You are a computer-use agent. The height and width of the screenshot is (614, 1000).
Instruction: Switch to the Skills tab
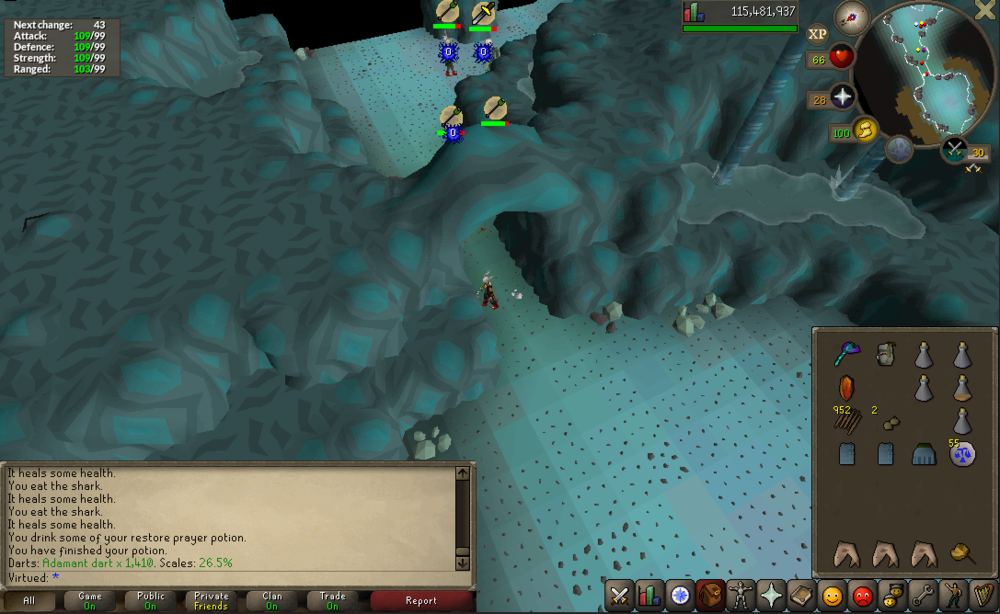649,596
